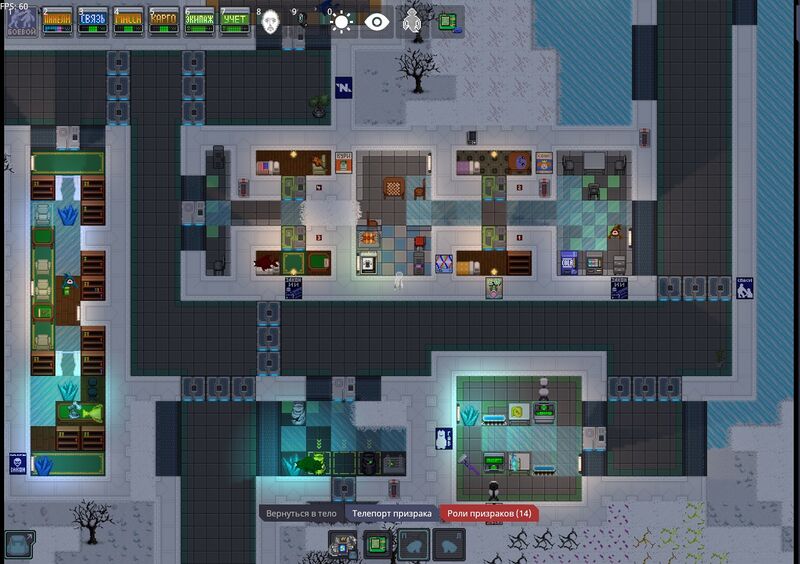Click the green circuit board action icon
The image size is (800, 564).
click(447, 20)
